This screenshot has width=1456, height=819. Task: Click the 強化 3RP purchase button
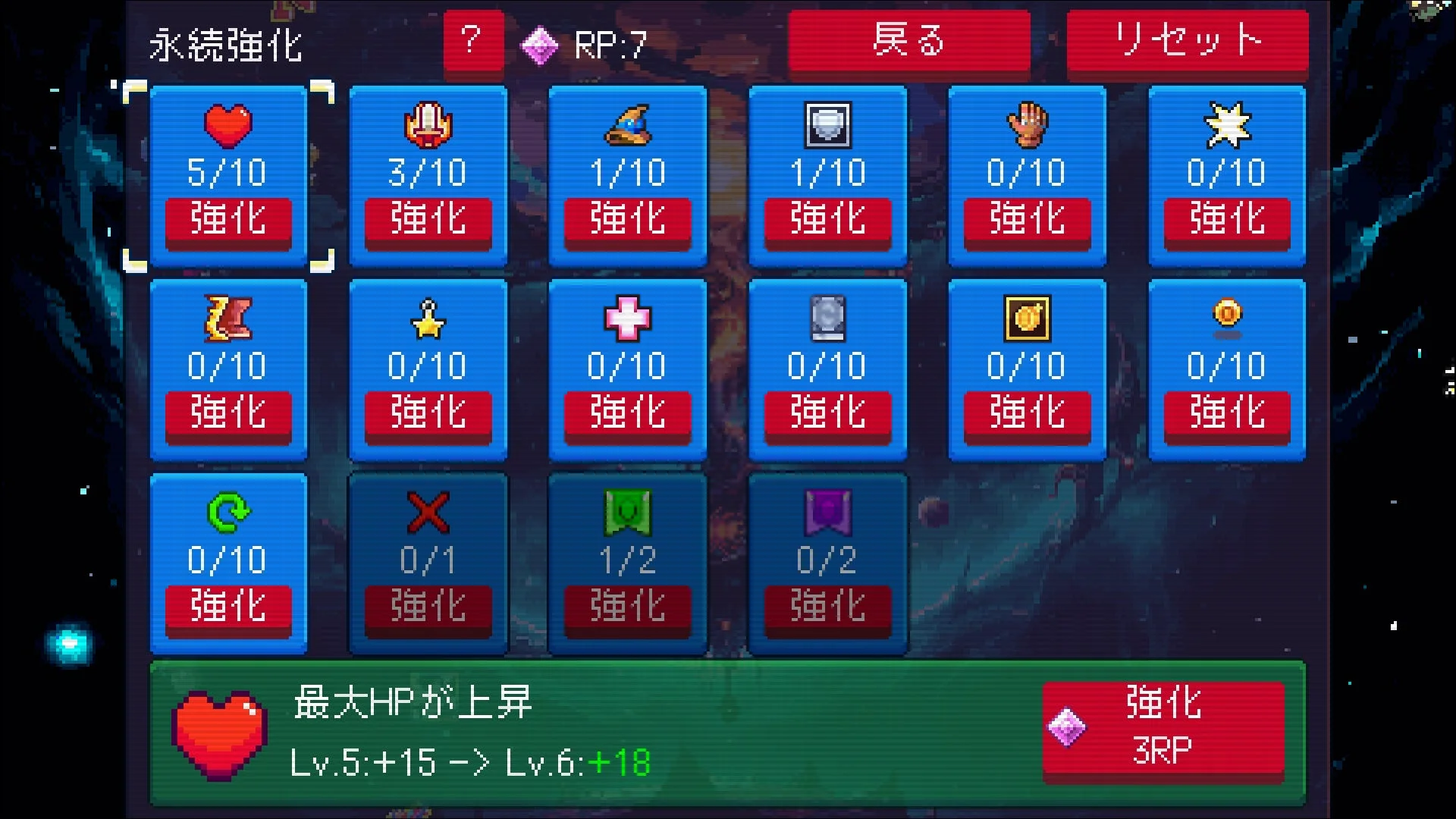coord(1164,728)
